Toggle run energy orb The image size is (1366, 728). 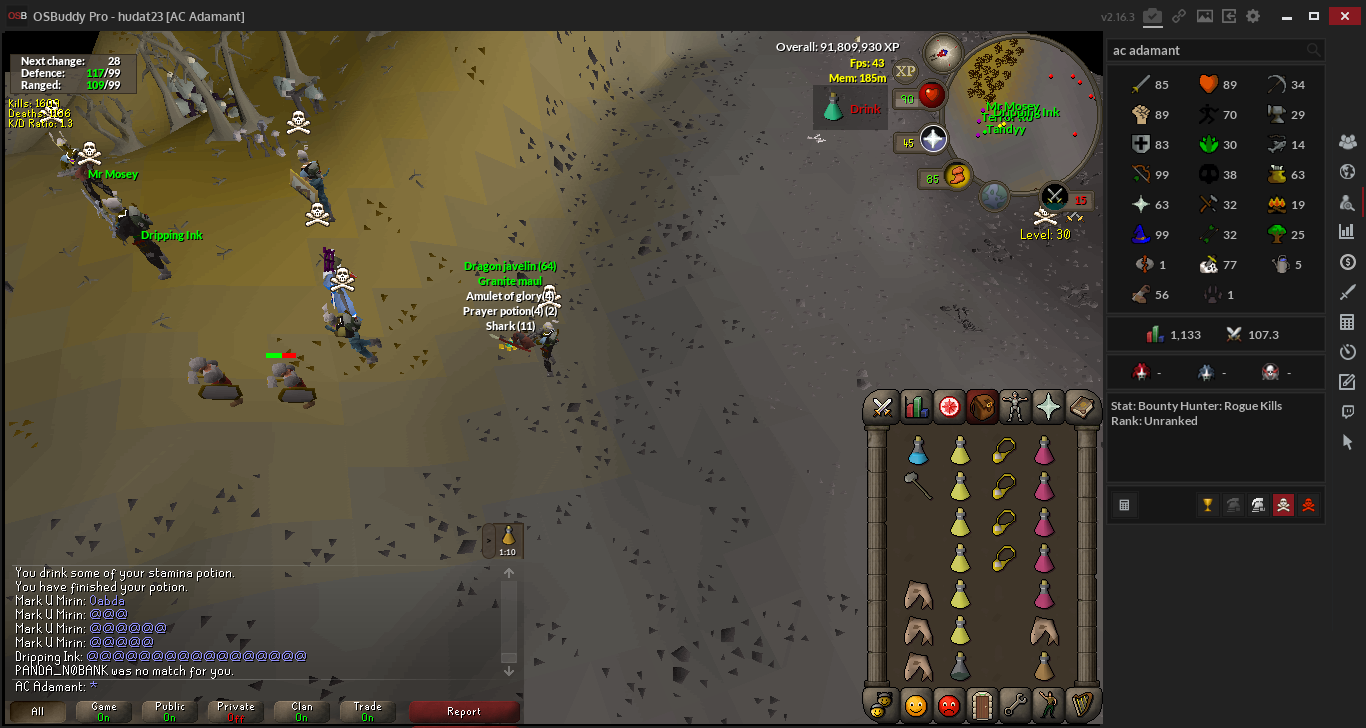[957, 175]
